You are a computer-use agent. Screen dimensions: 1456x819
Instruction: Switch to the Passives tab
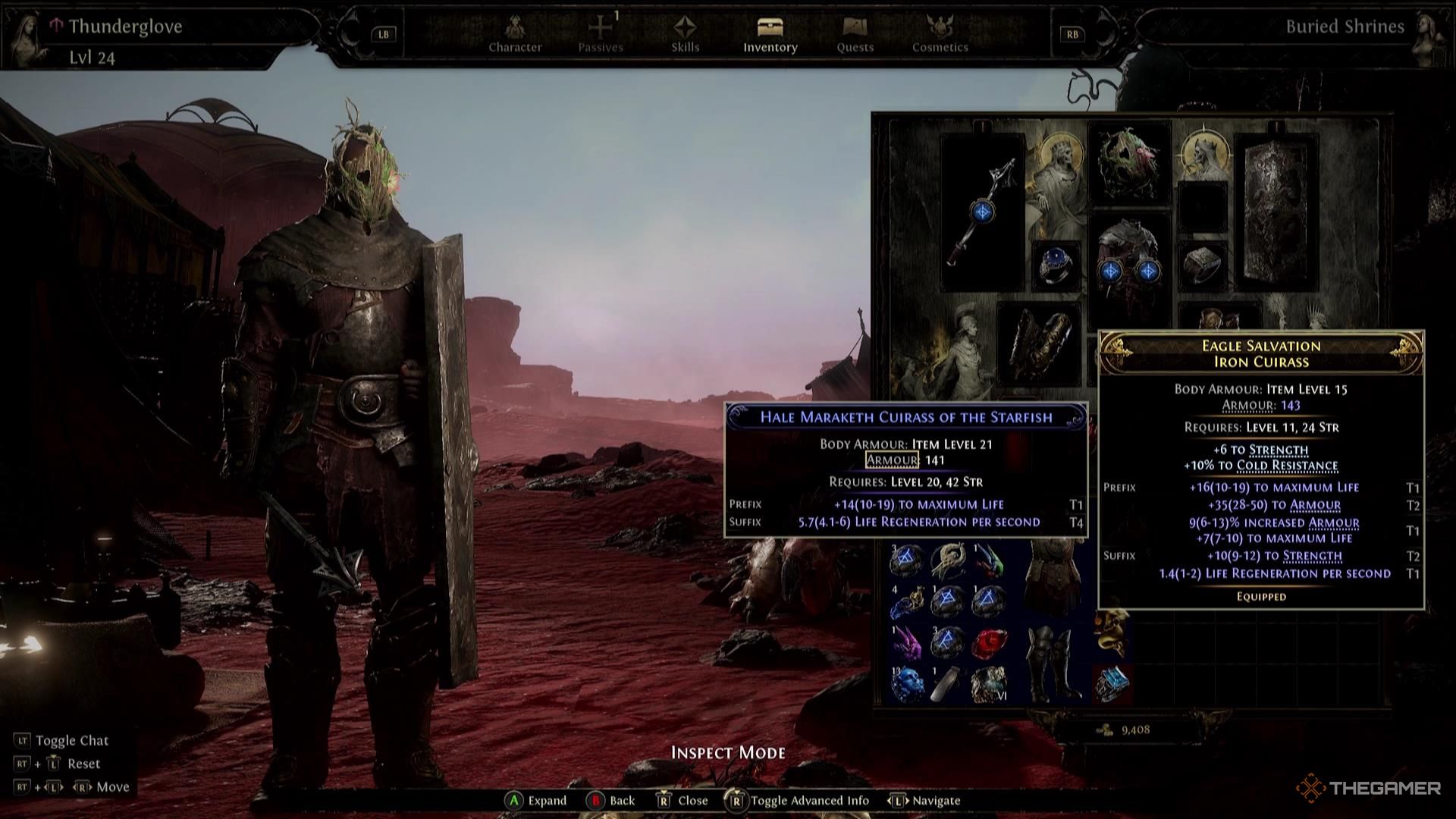[601, 35]
